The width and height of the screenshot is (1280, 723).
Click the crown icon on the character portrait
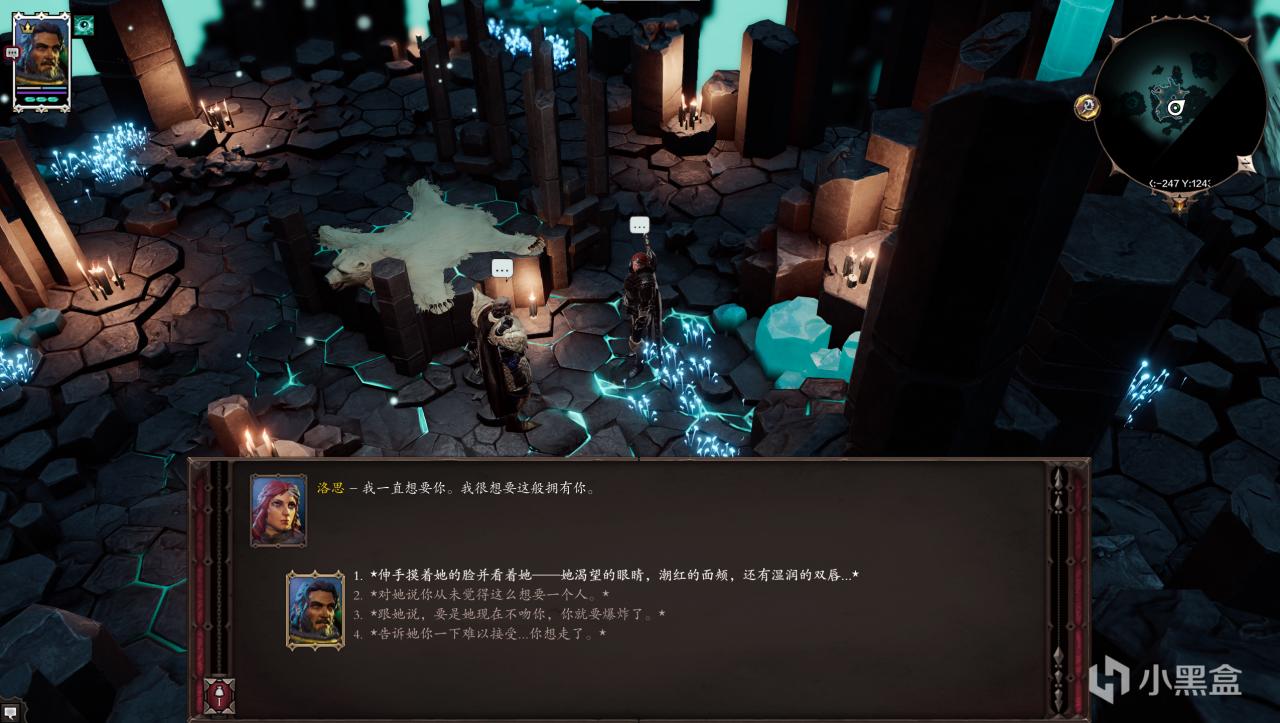point(28,27)
